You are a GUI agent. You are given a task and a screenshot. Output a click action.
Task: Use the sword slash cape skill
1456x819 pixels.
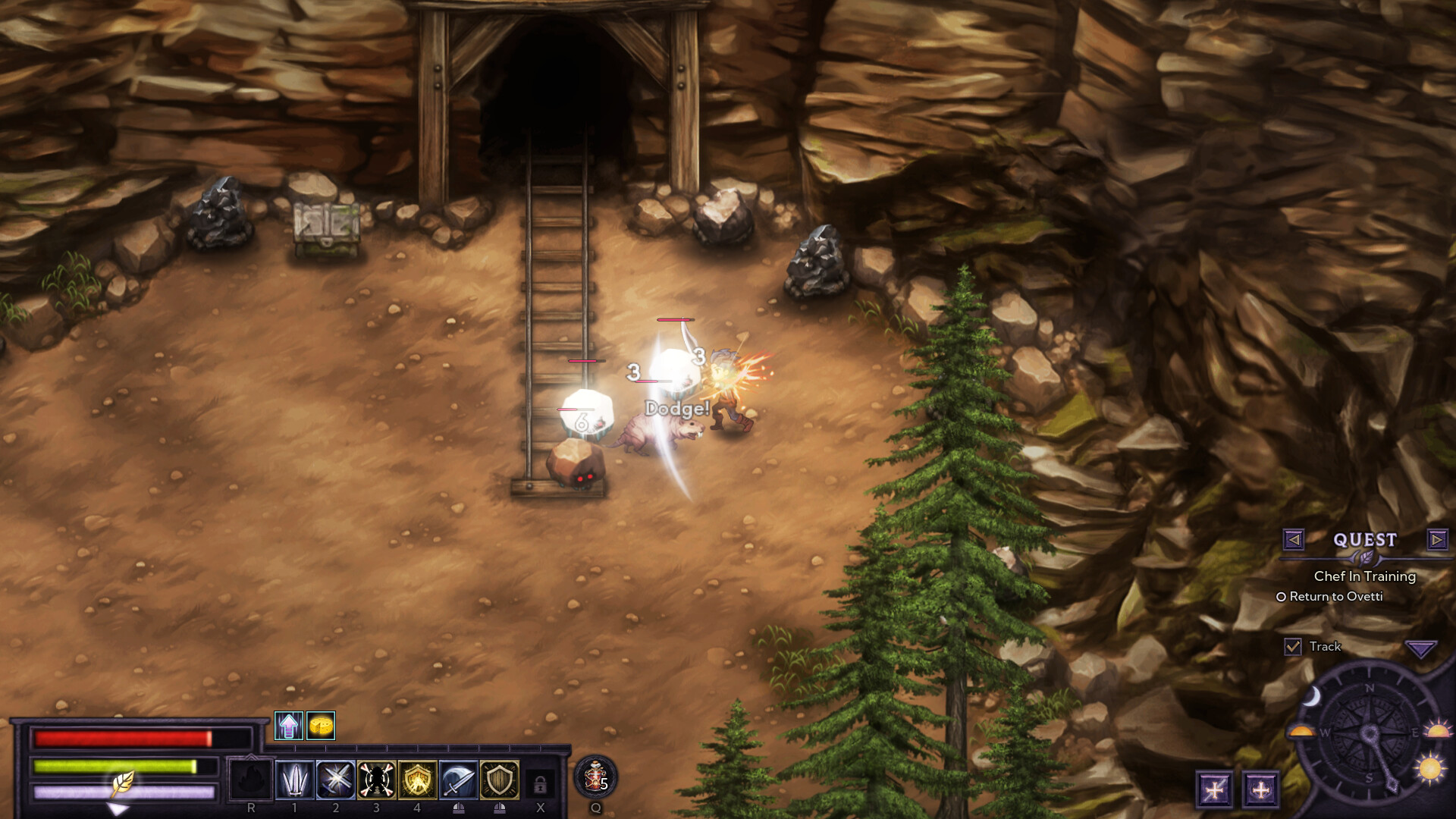pos(459,780)
